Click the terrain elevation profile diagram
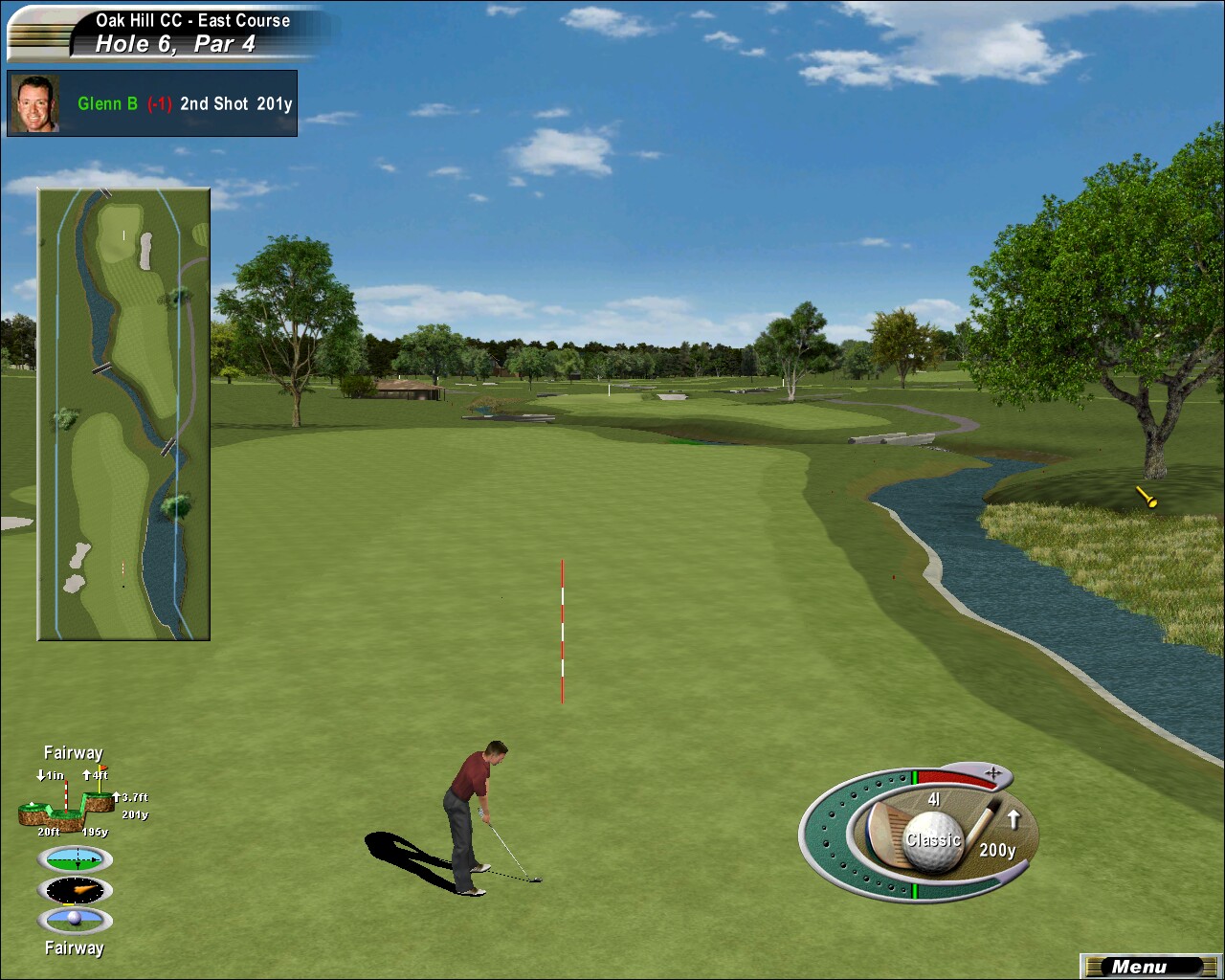Screen dimensions: 1225x980 click(67, 805)
